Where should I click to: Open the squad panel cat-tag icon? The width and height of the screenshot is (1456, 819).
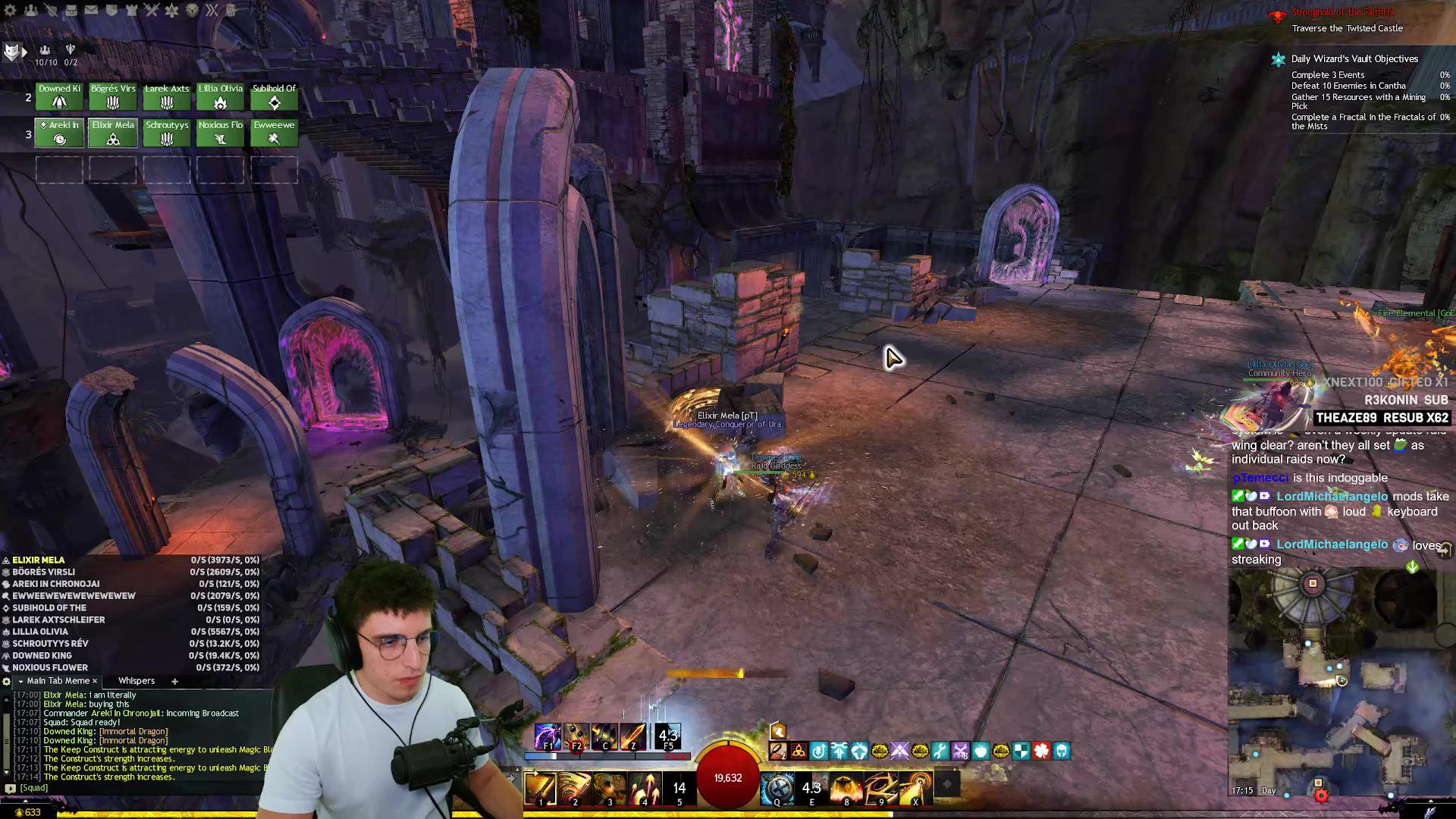pyautogui.click(x=12, y=52)
